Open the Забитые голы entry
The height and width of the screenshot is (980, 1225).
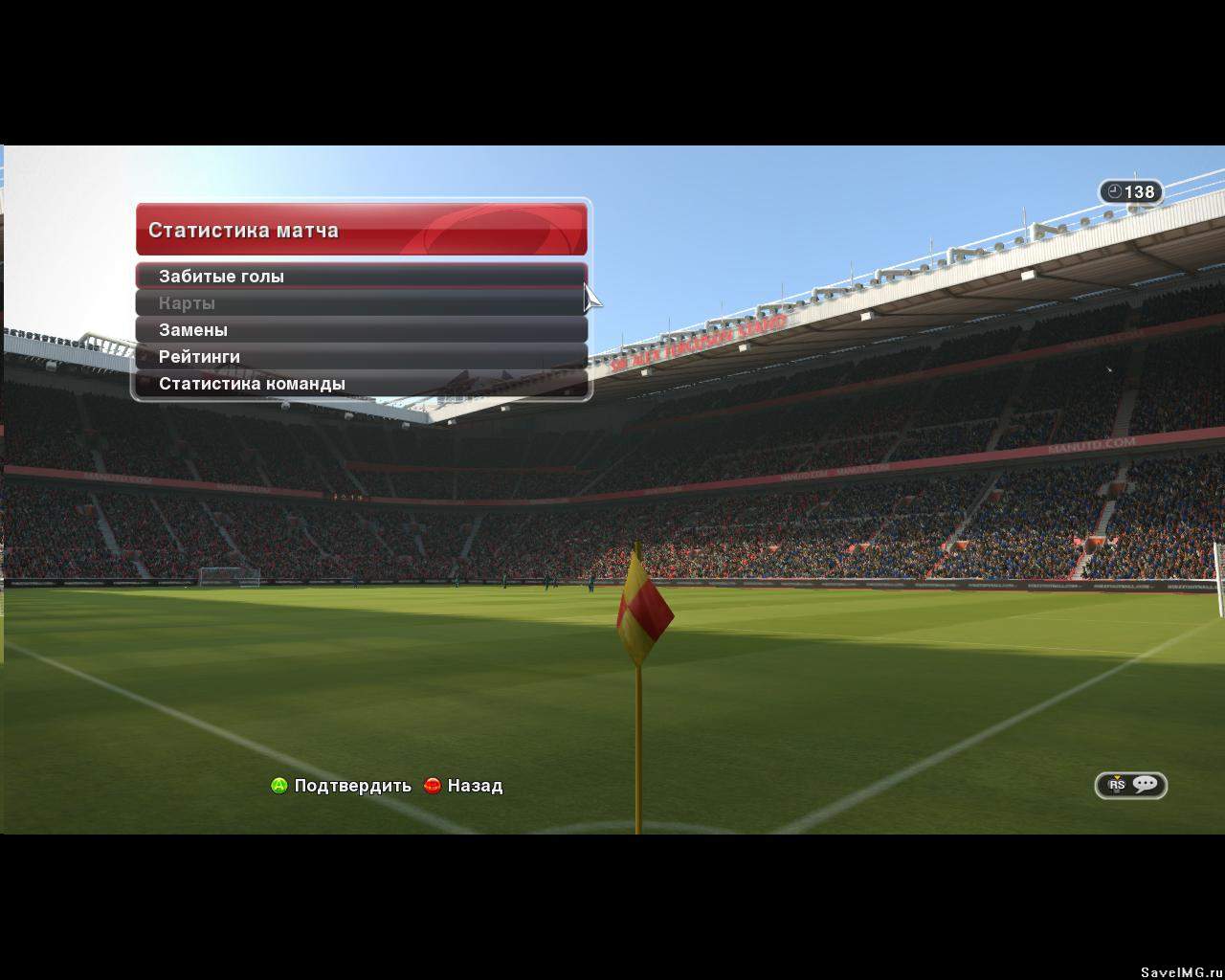[x=361, y=277]
